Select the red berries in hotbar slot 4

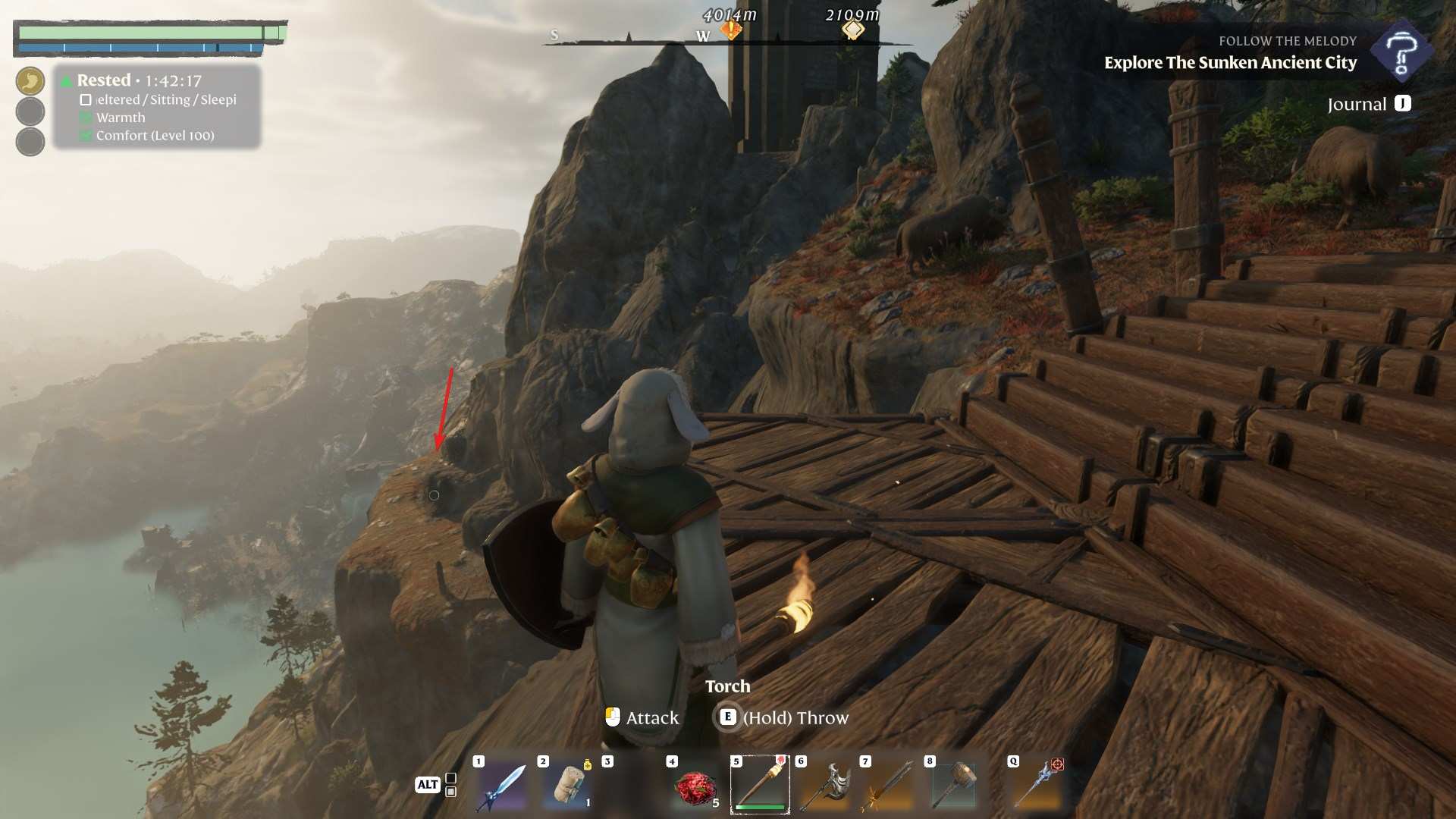pos(695,787)
